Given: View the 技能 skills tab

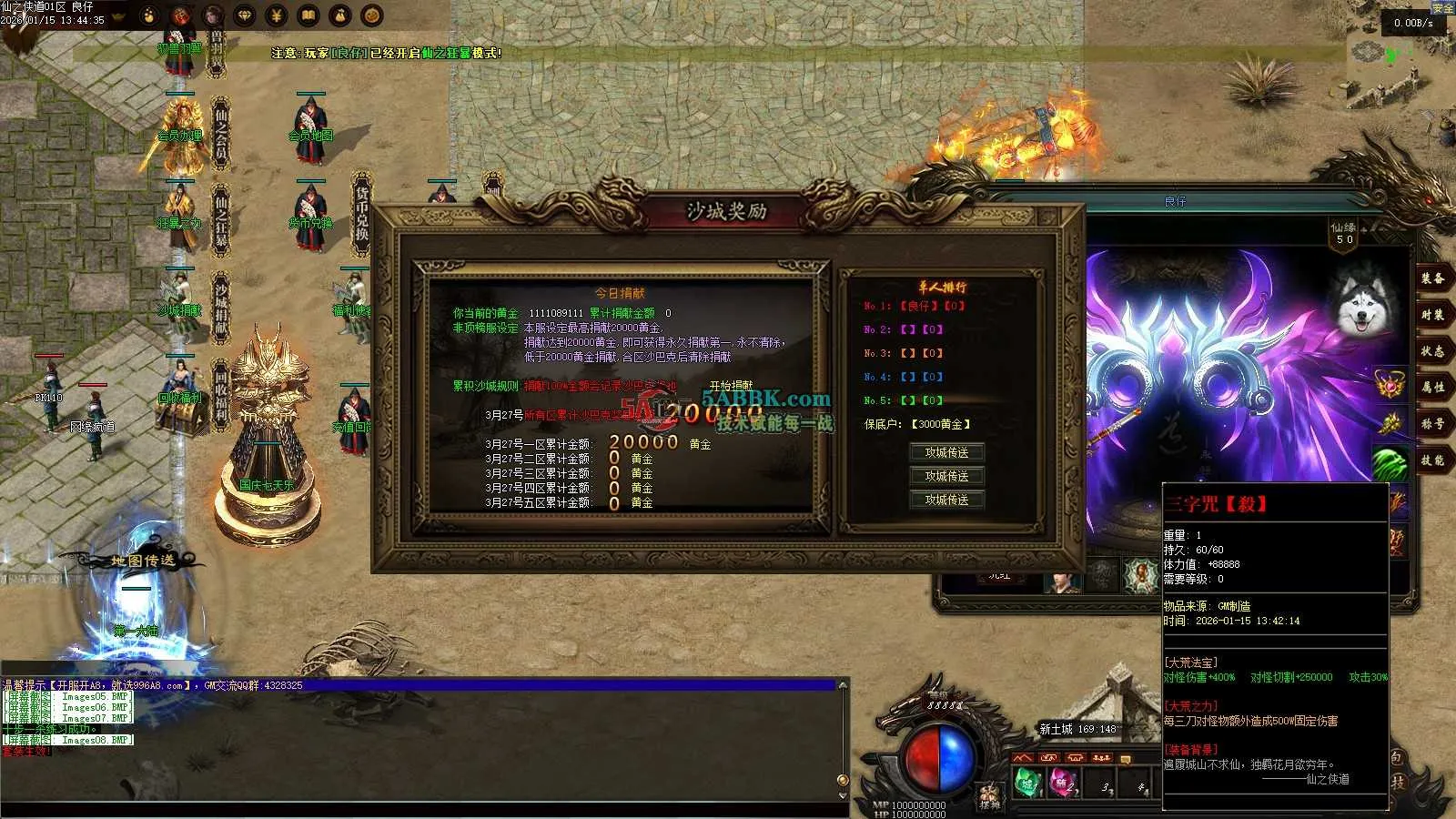Looking at the screenshot, I should (1432, 460).
